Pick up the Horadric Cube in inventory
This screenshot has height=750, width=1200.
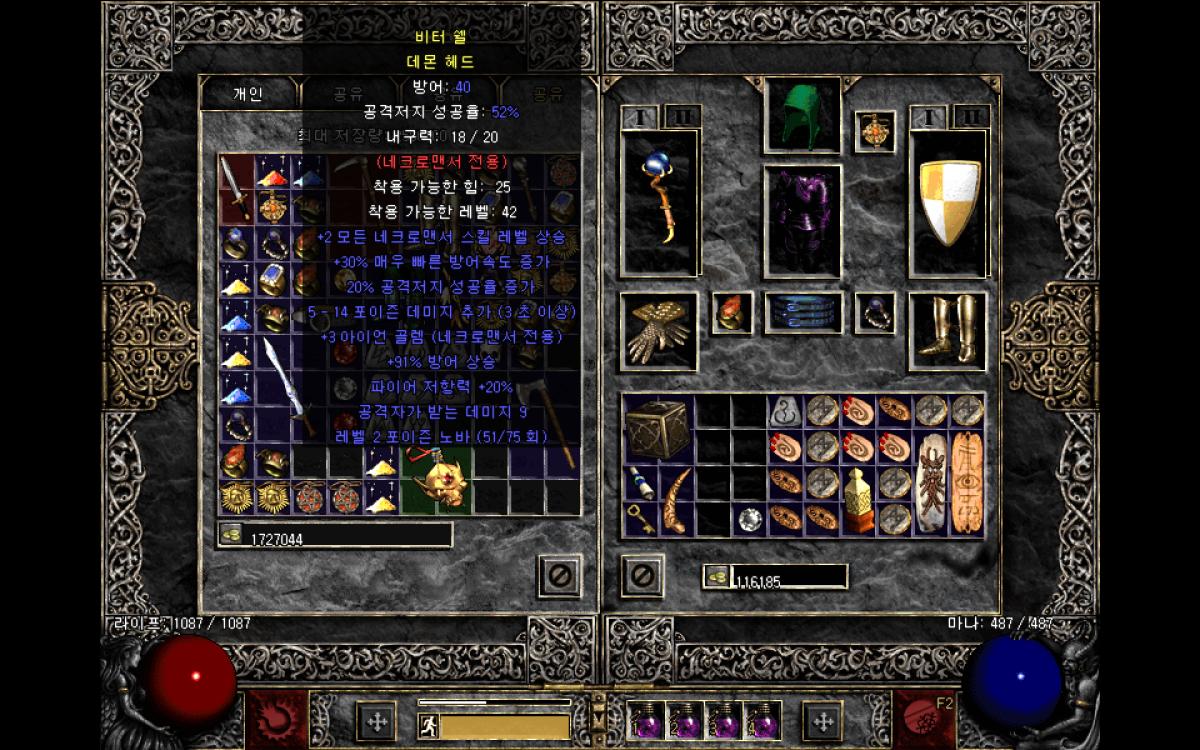(657, 428)
